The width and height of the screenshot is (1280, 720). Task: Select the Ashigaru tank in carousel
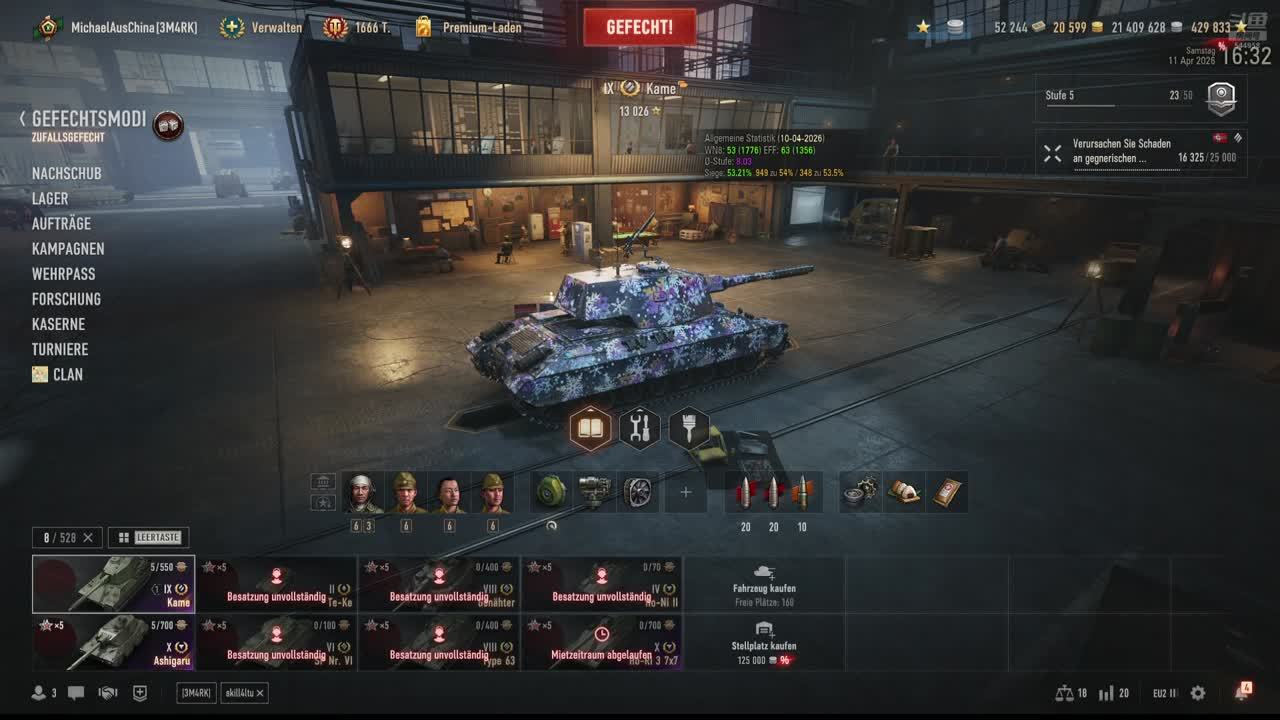click(x=113, y=642)
